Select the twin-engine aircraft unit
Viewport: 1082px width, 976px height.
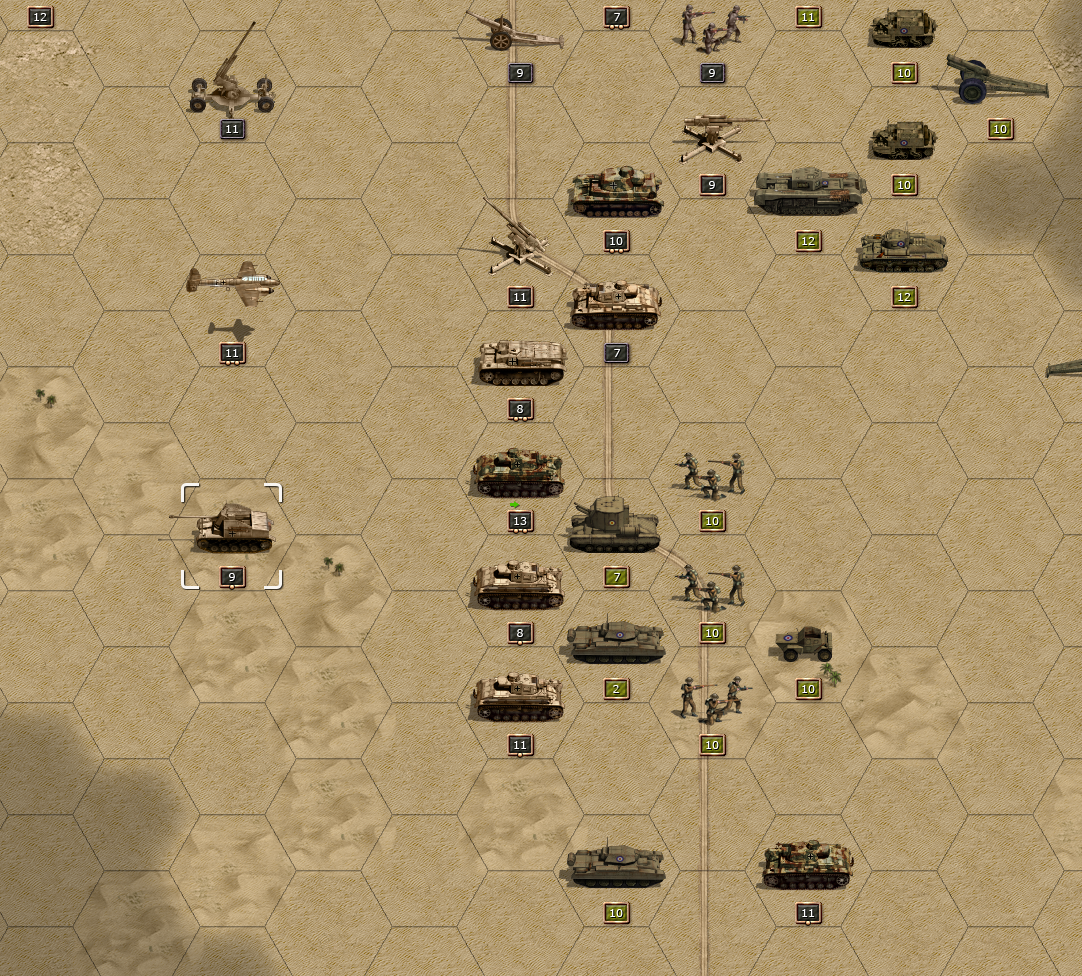pos(232,283)
